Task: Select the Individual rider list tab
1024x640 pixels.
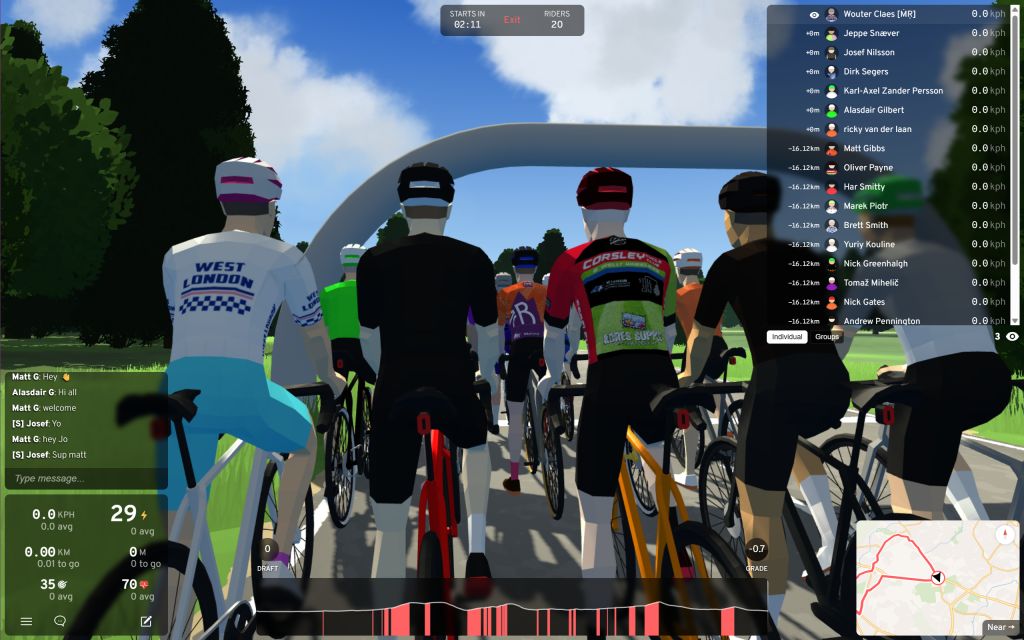Action: 787,337
